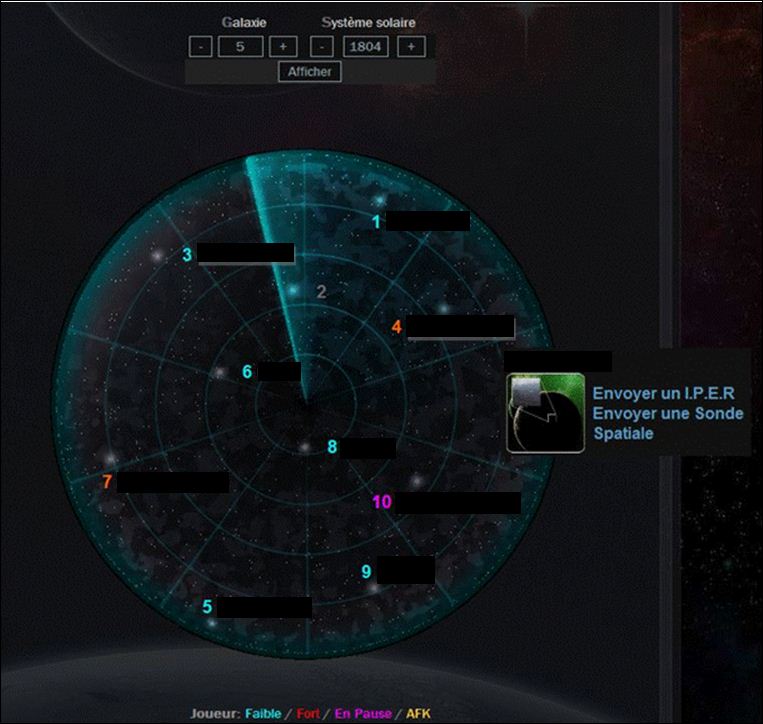Screen dimensions: 763x724
Task: Choose Envoyer une Sonde Spatiale
Action: pos(667,423)
